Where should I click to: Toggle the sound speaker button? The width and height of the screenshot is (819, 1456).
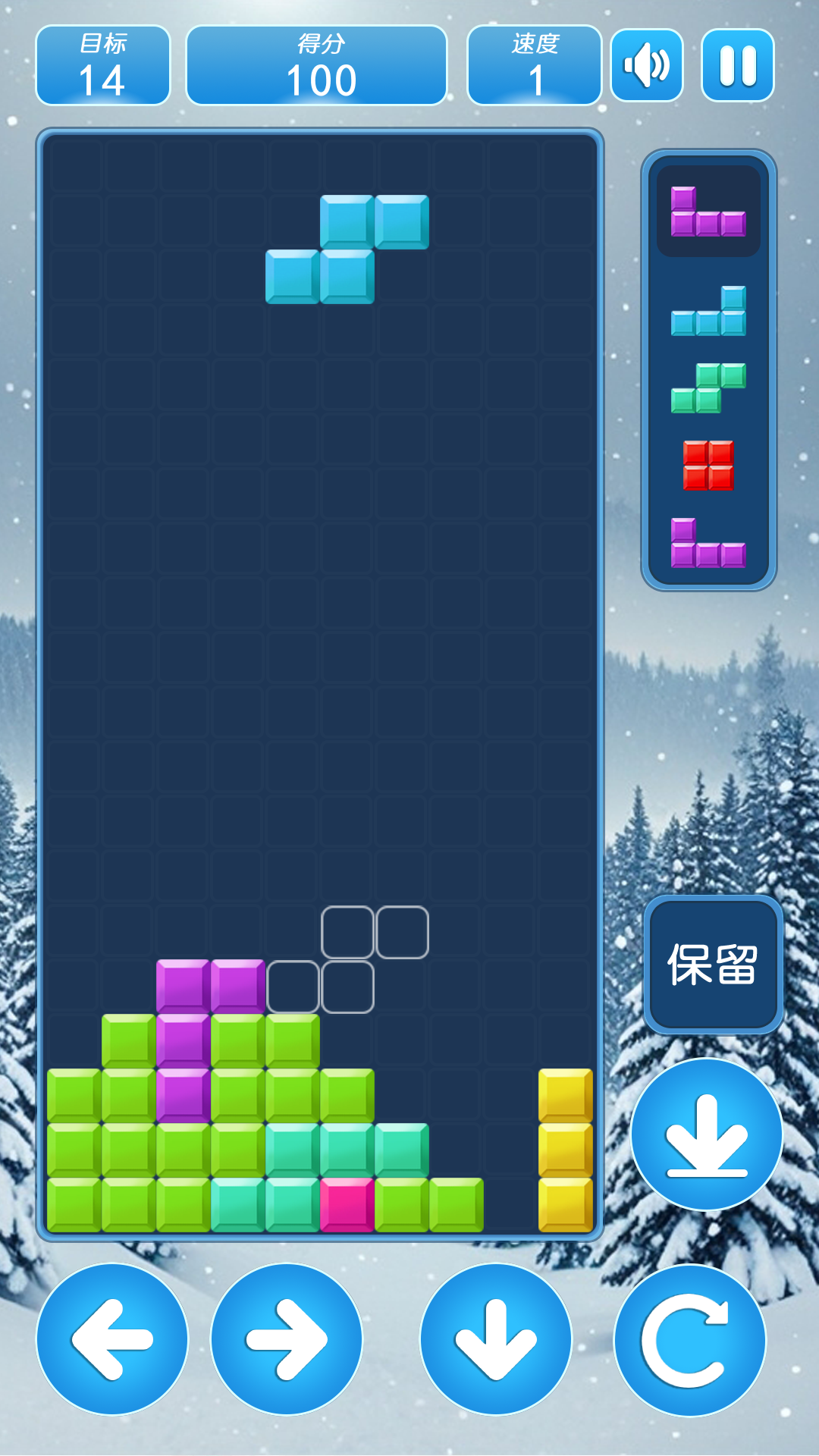coord(647,65)
